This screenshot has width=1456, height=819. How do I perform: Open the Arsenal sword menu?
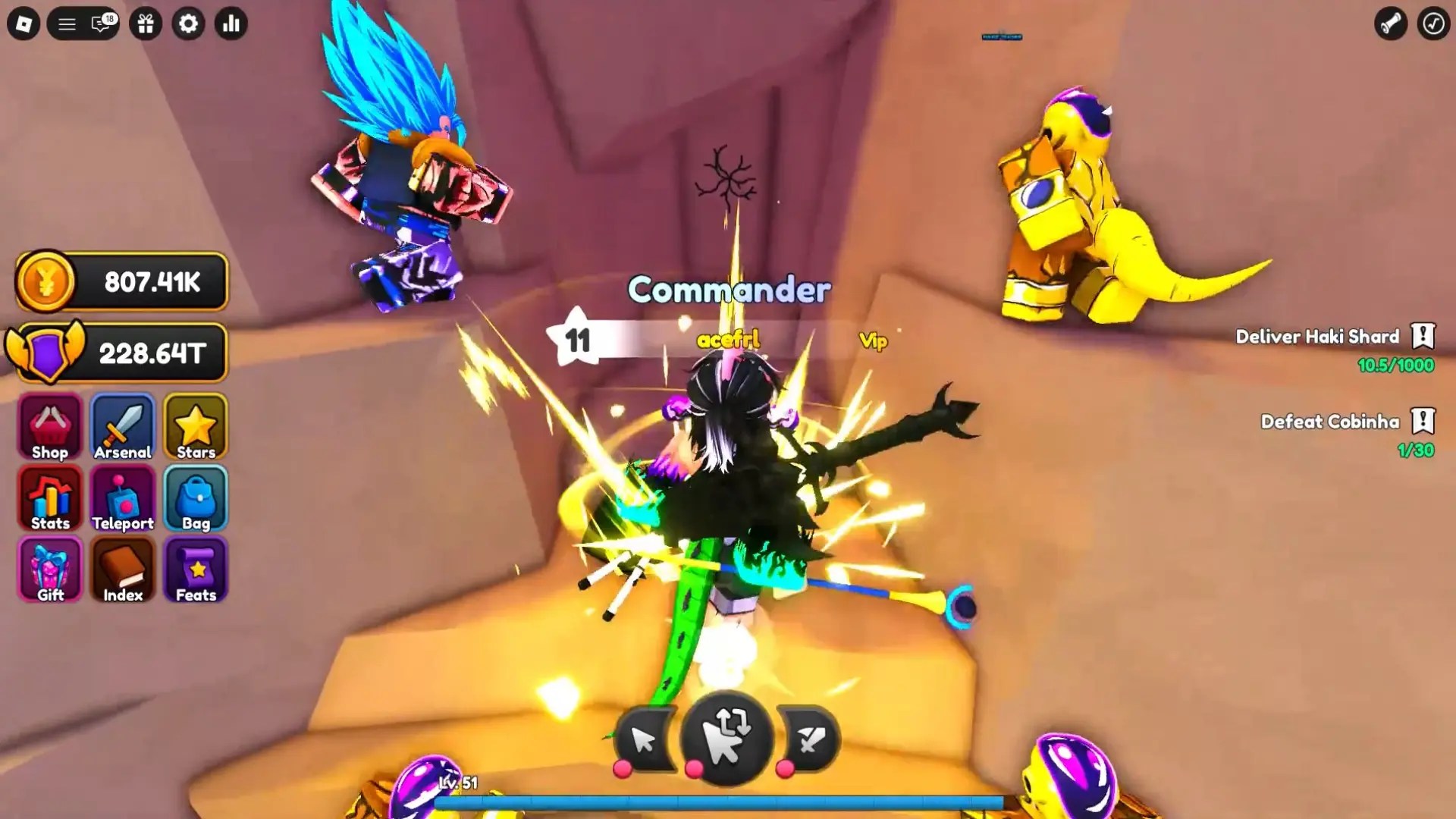(x=122, y=427)
